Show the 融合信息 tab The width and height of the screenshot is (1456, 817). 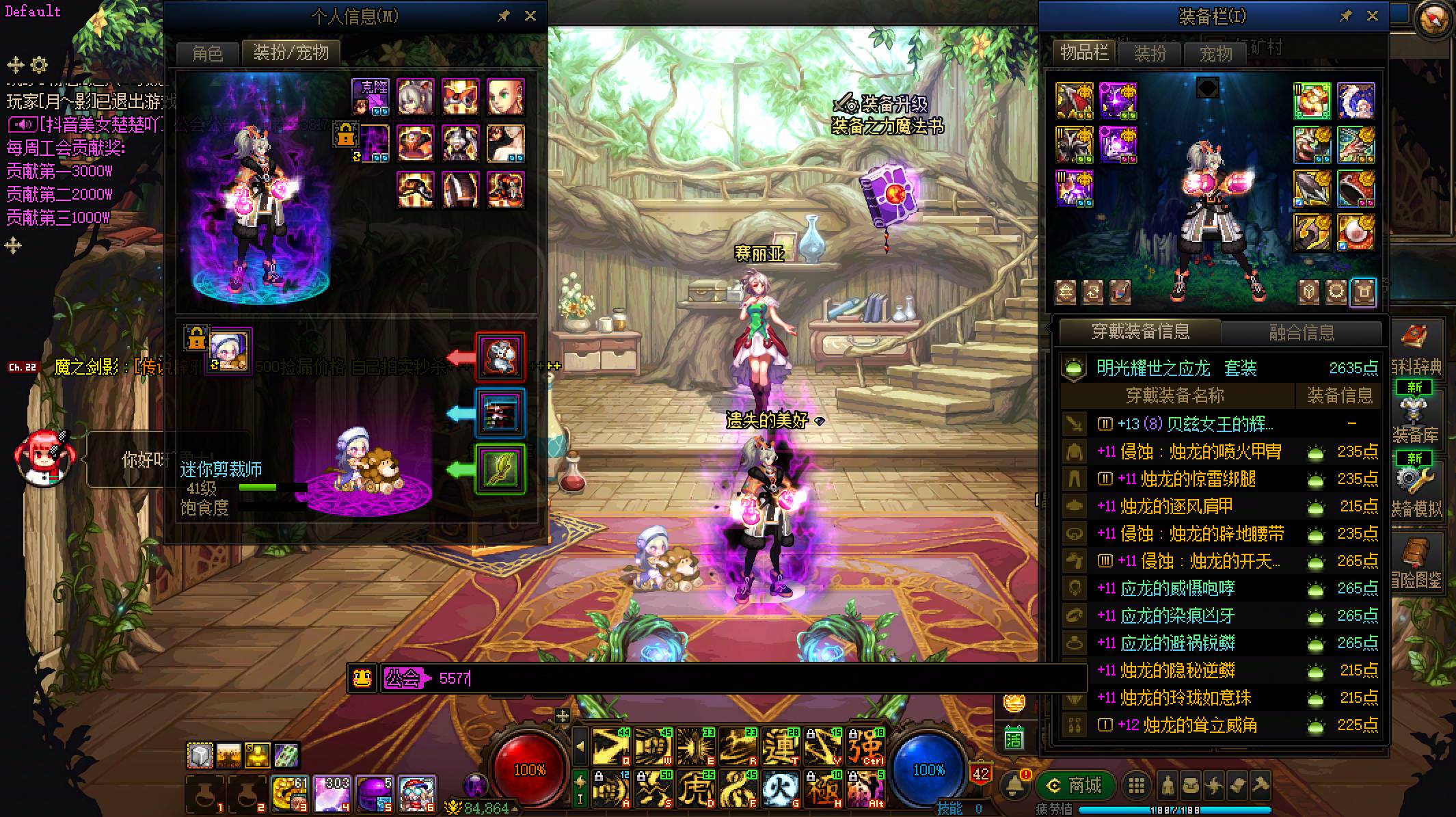point(1302,333)
